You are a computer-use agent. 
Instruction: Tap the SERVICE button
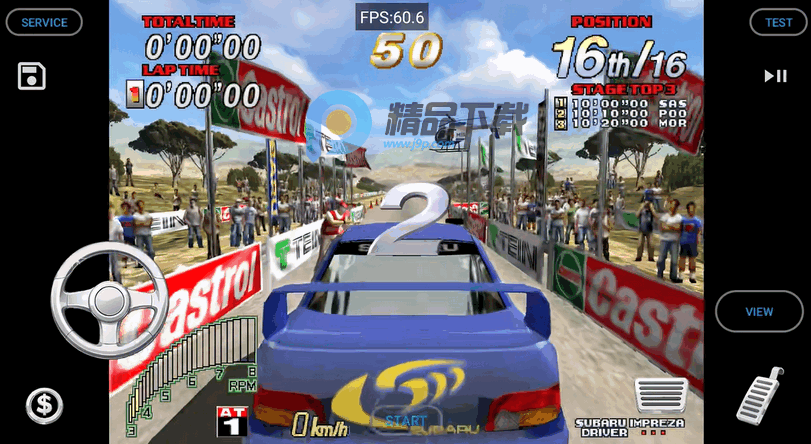[x=44, y=22]
